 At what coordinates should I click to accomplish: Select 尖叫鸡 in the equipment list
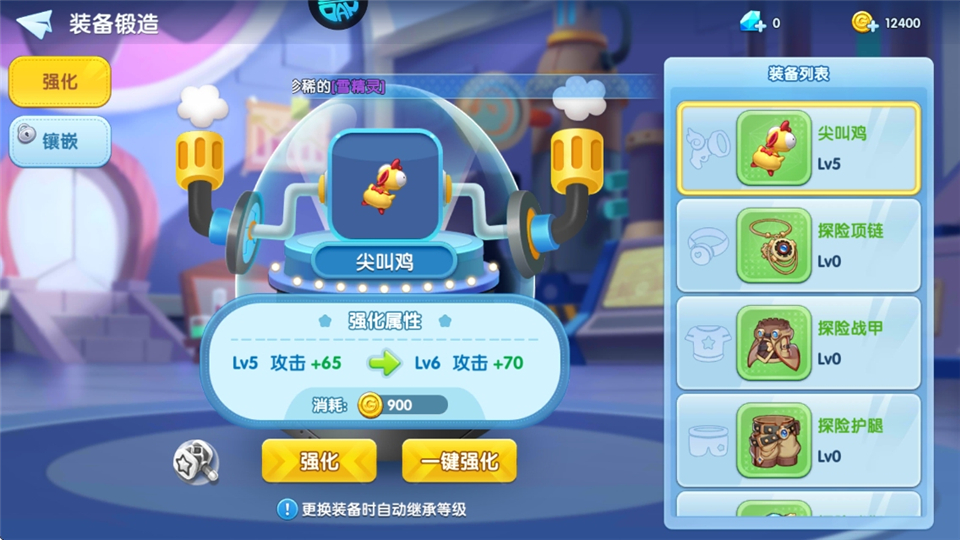coord(798,148)
